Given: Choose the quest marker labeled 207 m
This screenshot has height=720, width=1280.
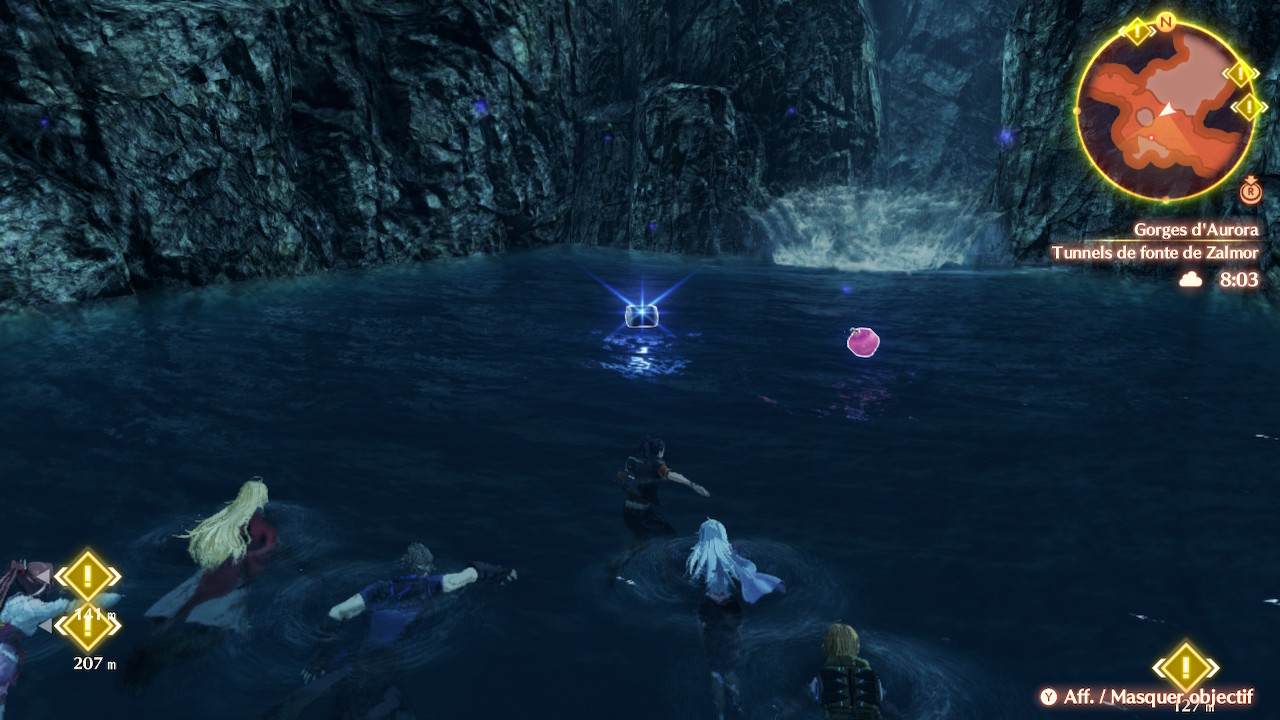Looking at the screenshot, I should pyautogui.click(x=88, y=628).
